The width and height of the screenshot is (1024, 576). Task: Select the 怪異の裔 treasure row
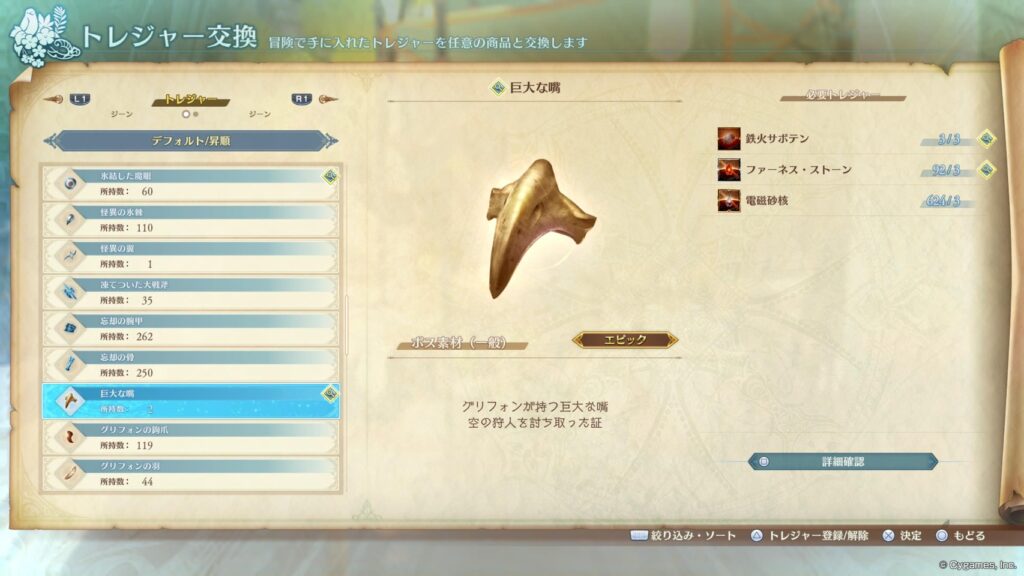(190, 256)
